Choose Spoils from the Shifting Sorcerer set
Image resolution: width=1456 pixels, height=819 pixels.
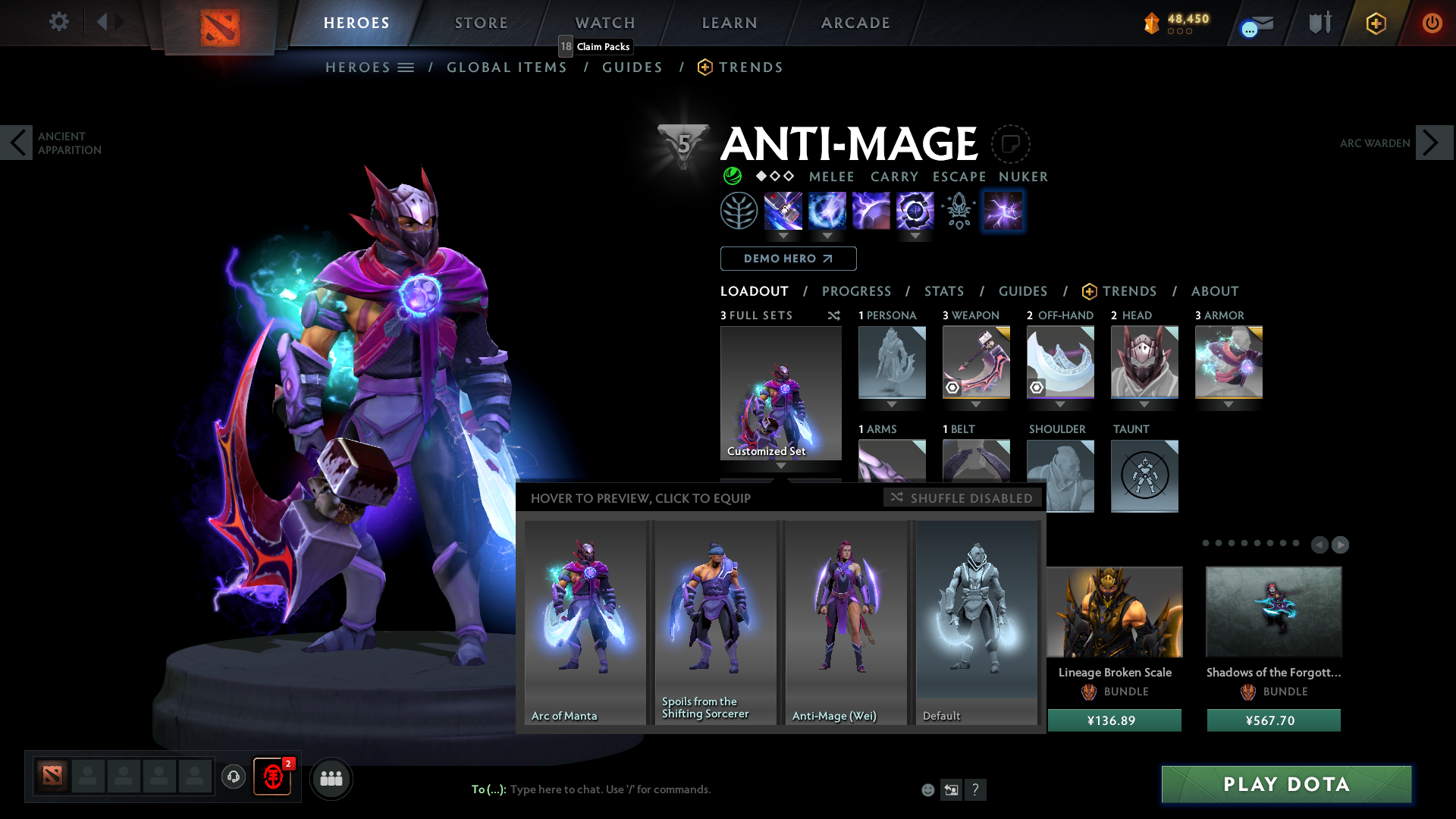(715, 622)
